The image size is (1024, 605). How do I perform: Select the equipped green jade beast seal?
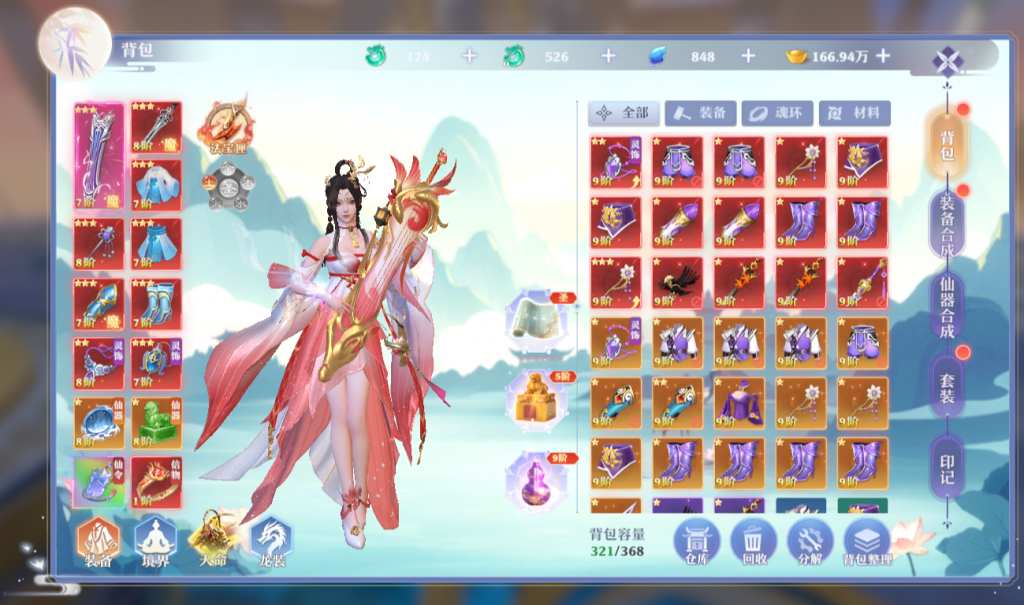click(x=157, y=422)
